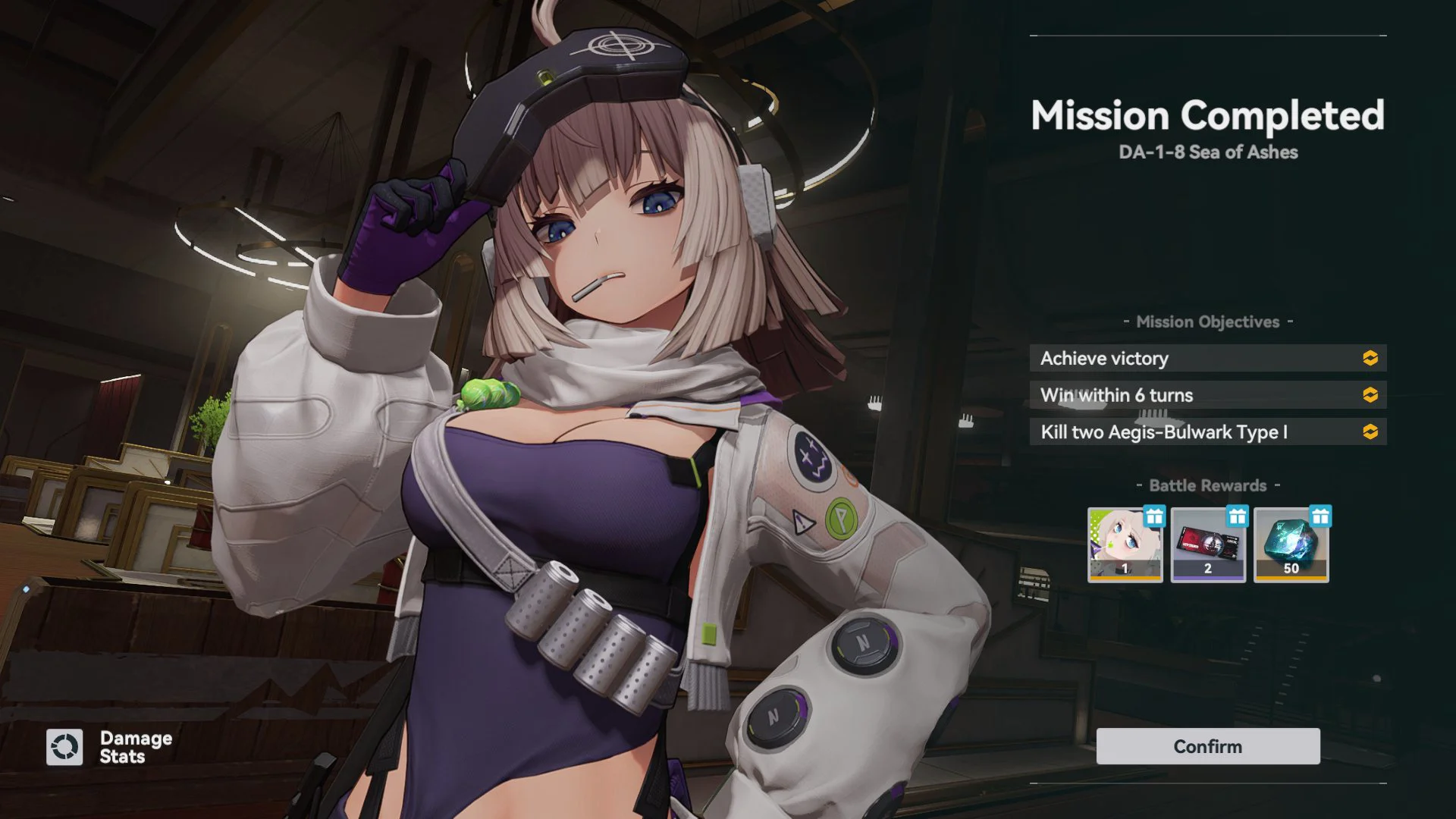
Task: Inspect the red ticket reward item
Action: pyautogui.click(x=1208, y=544)
